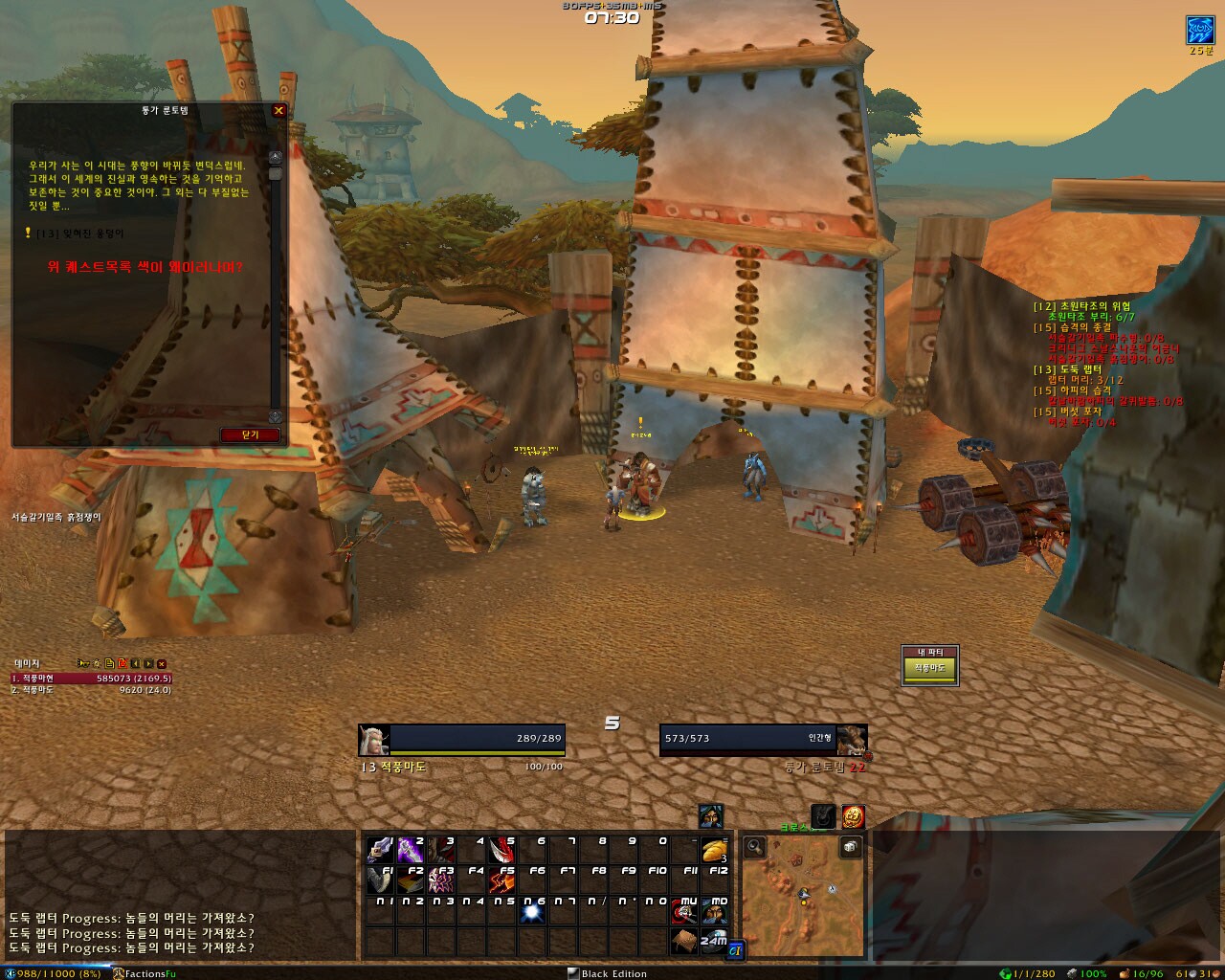
Task: Open the FactionsFu panel on the bottom bar
Action: point(145,973)
